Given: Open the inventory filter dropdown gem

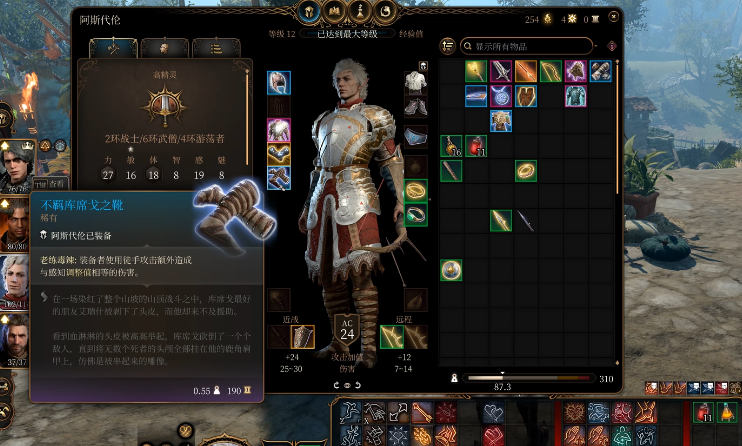Looking at the screenshot, I should (x=610, y=46).
